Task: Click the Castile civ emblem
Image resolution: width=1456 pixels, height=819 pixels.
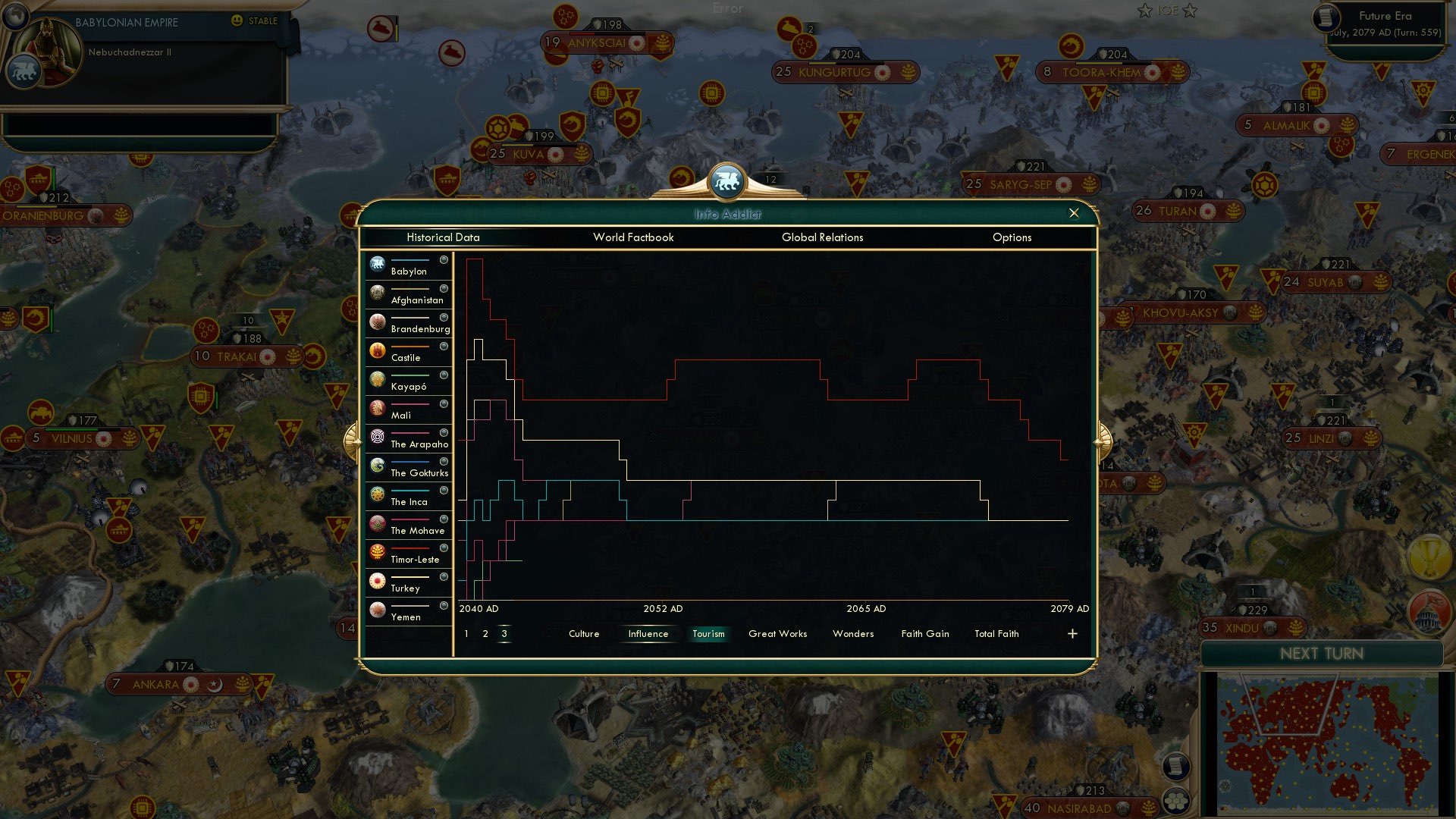Action: [x=377, y=350]
